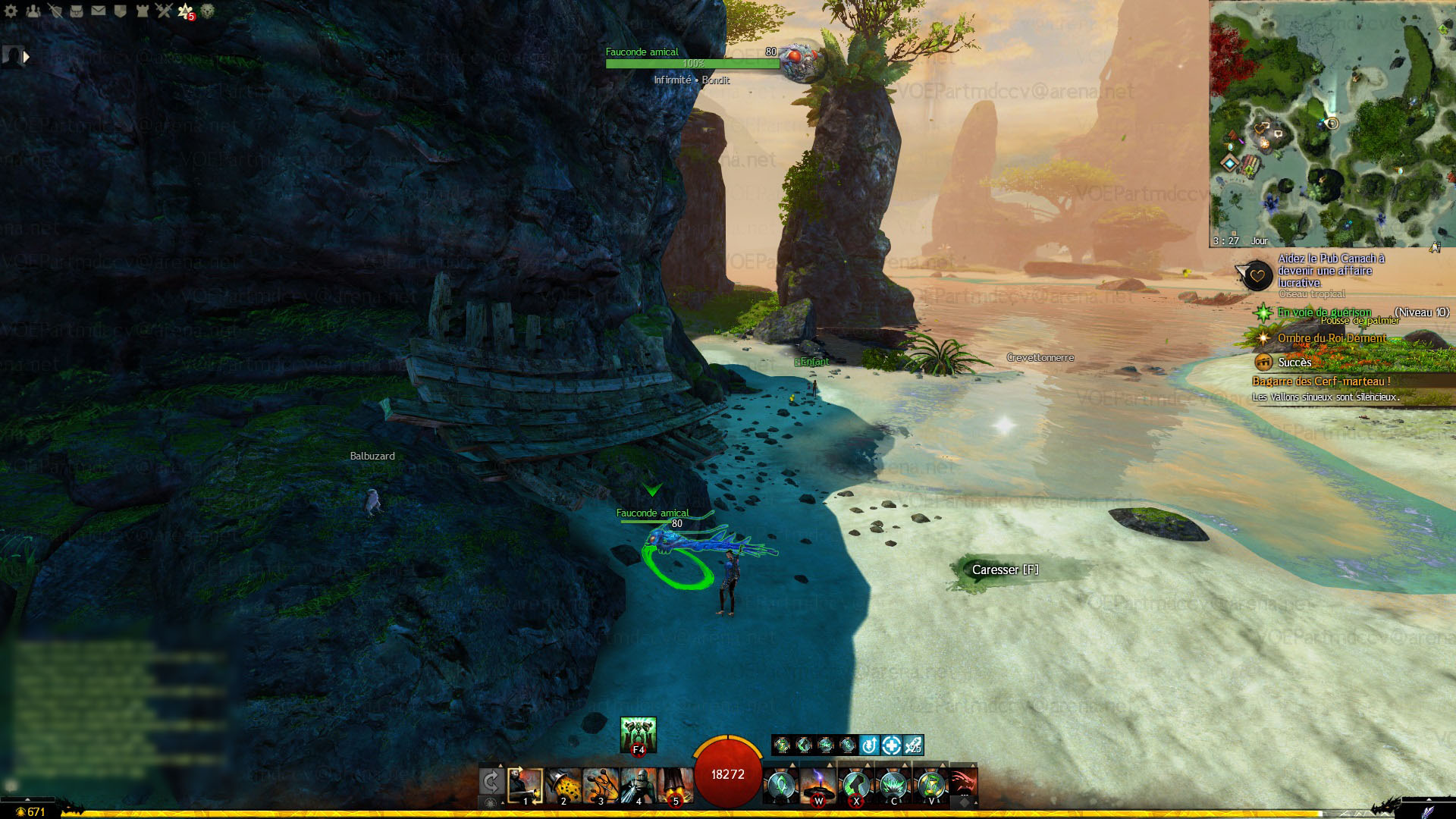1456x819 pixels.
Task: Open the mail envelope icon
Action: 99,11
